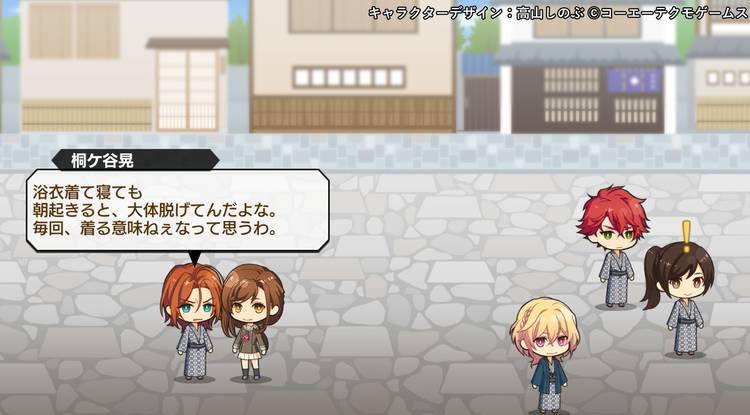Click Kirigaya Akira's speech bubble to continue
This screenshot has width=750, height=415.
pos(177,211)
